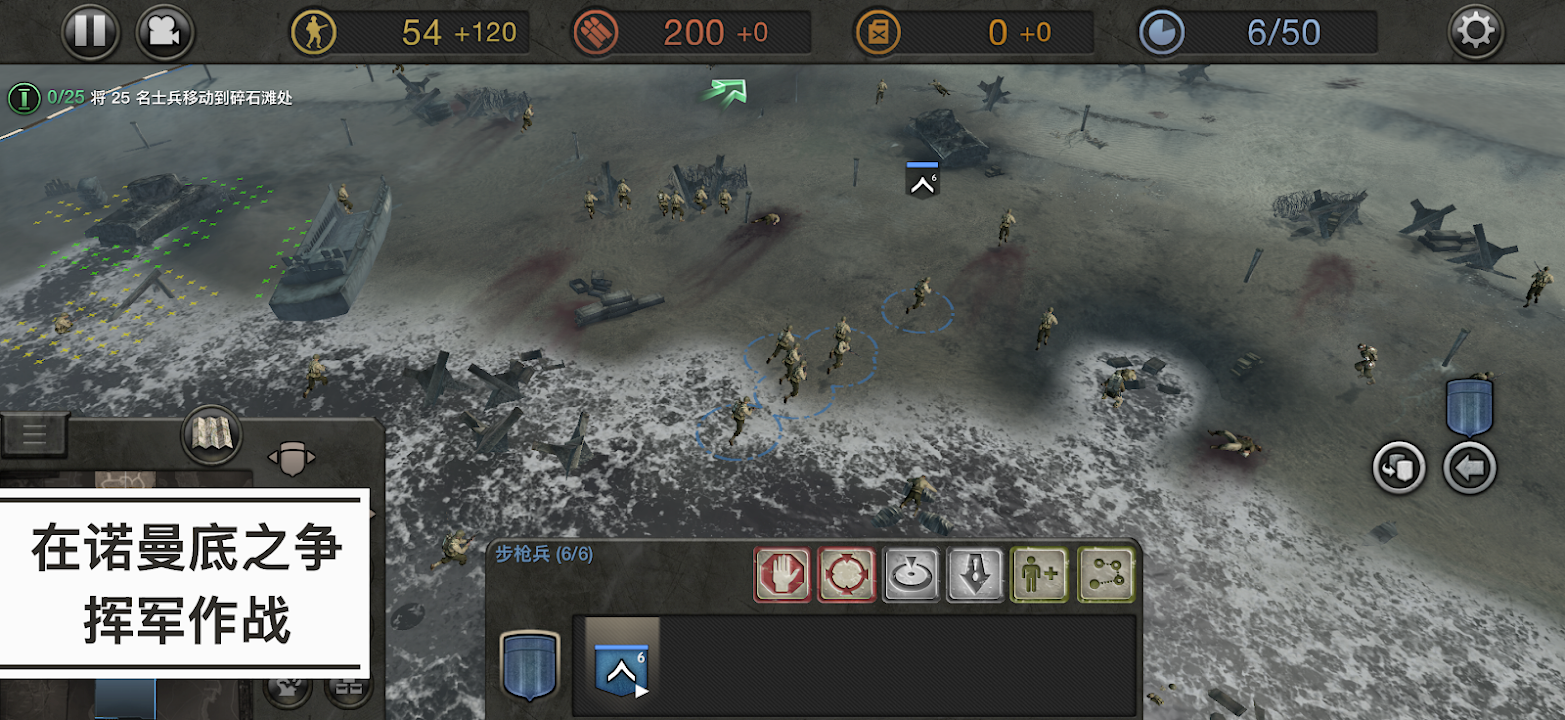Select the rifleman squad marker on the beach
This screenshot has height=720, width=1565.
tap(922, 179)
